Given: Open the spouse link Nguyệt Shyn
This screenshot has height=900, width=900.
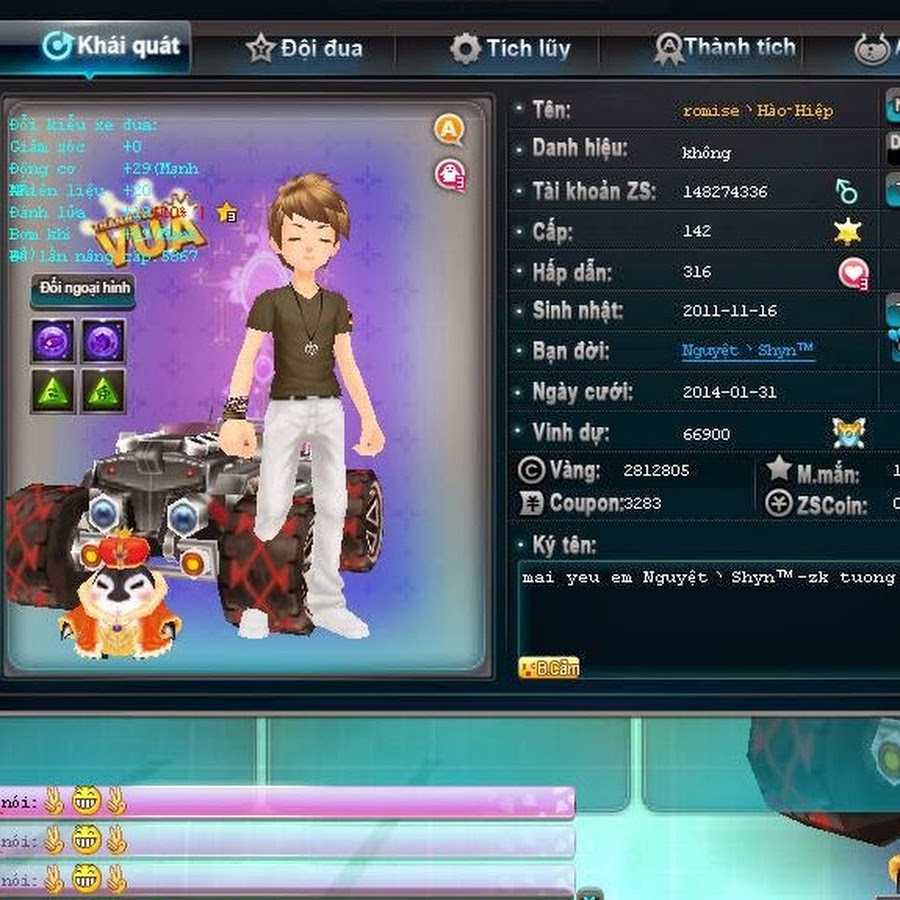Looking at the screenshot, I should click(x=747, y=351).
